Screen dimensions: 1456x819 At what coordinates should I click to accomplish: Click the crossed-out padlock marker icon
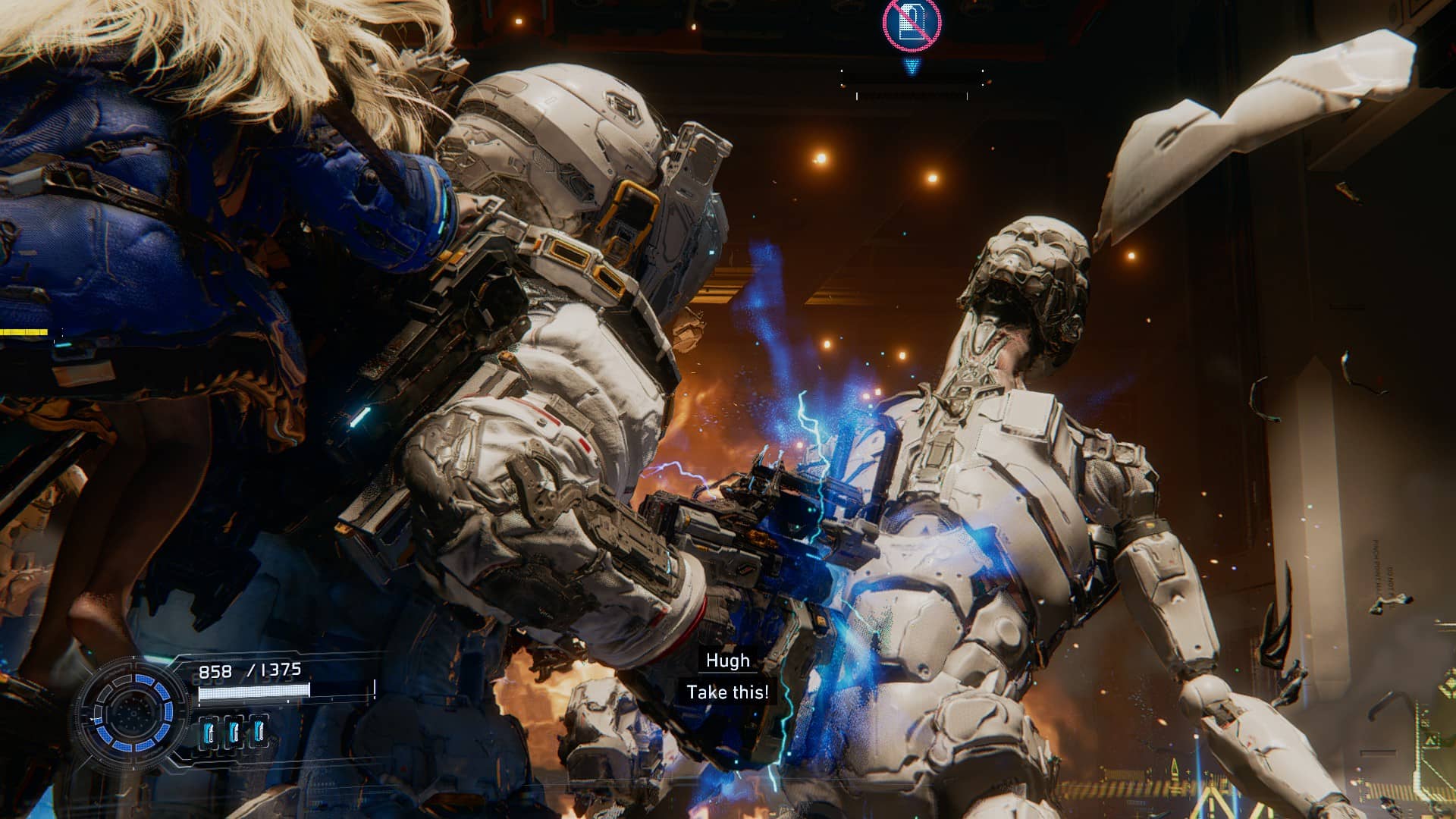(x=912, y=25)
